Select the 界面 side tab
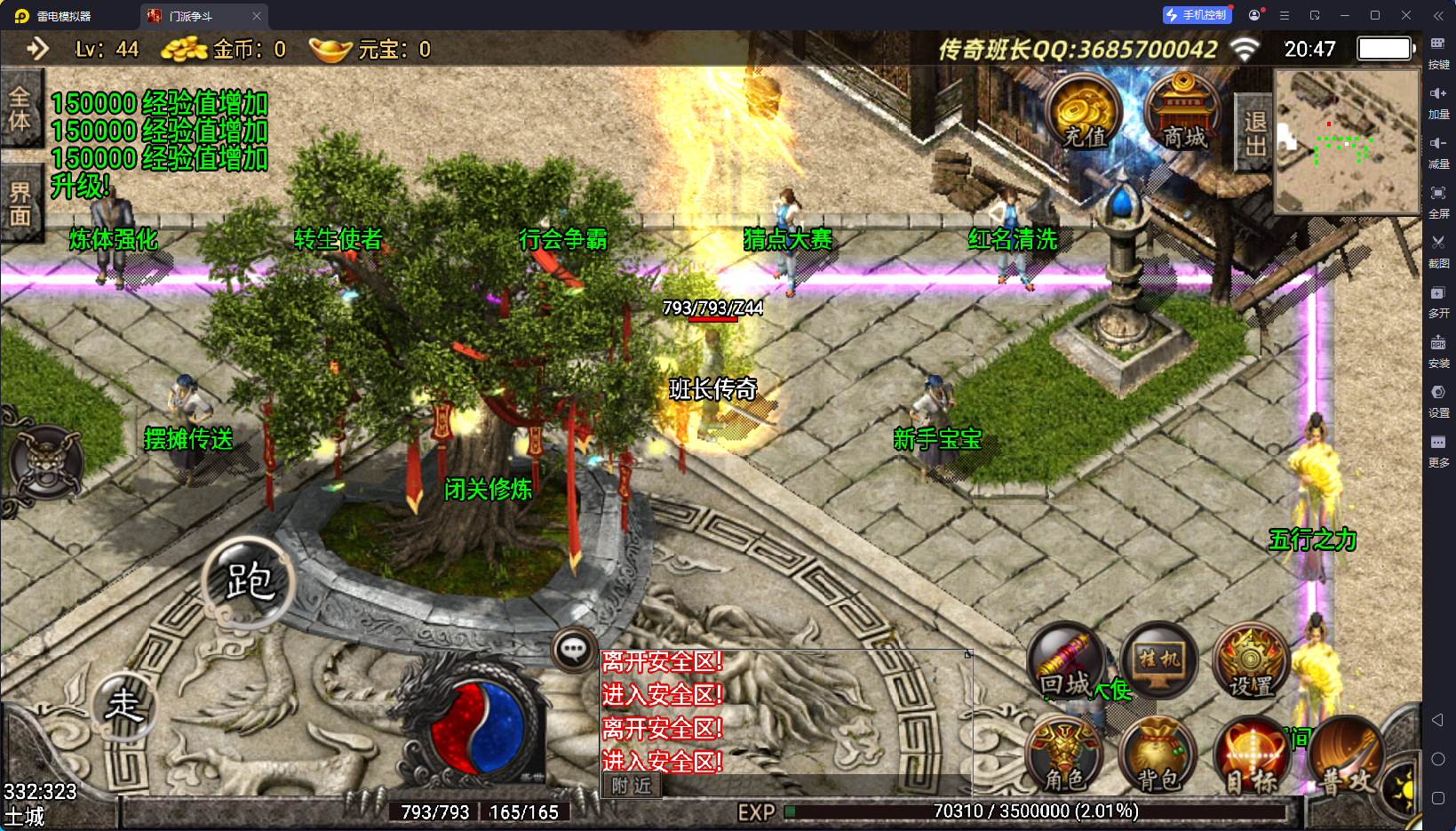The image size is (1456, 831). click(x=20, y=204)
